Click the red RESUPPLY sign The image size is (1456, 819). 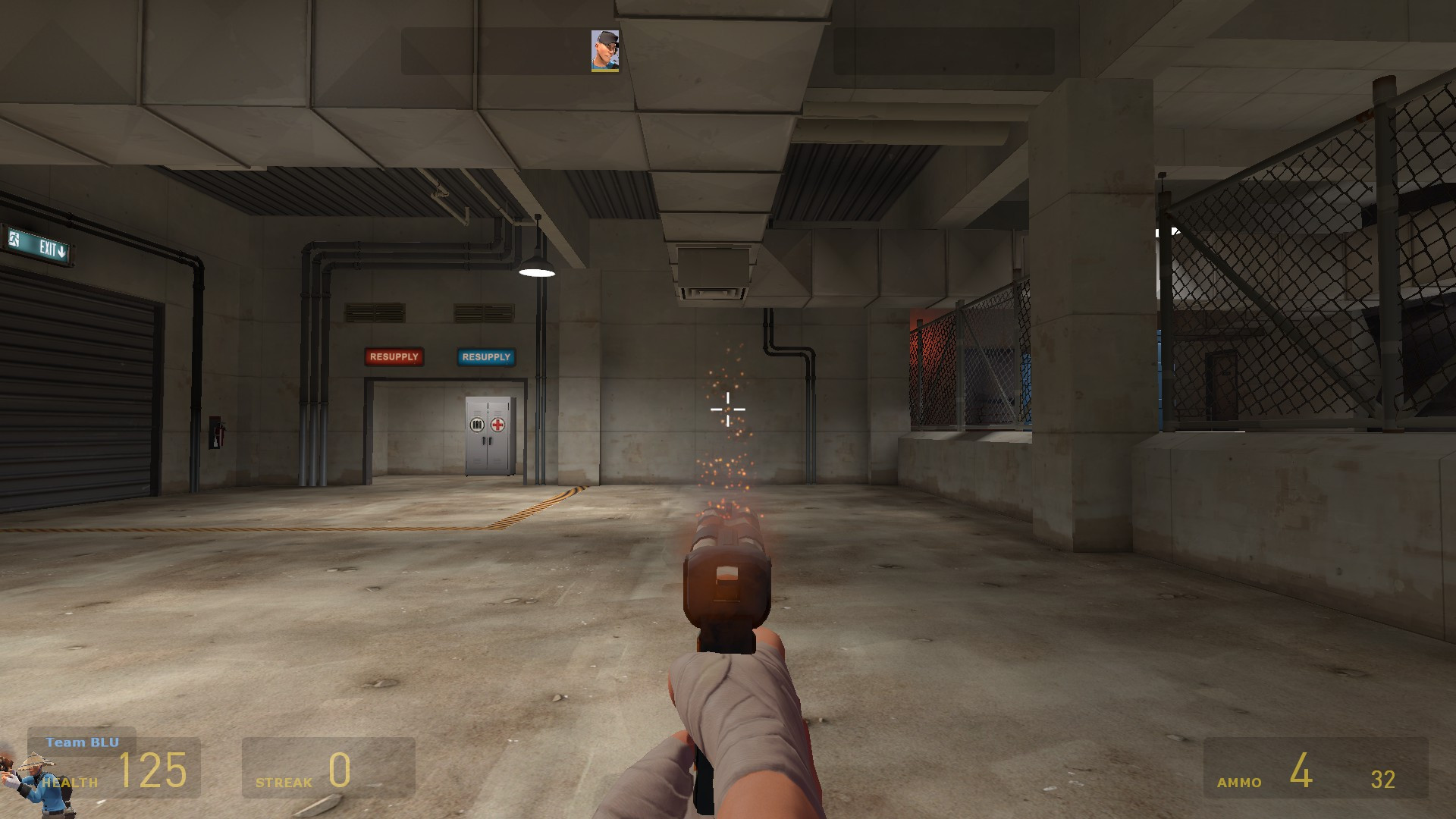[x=394, y=356]
